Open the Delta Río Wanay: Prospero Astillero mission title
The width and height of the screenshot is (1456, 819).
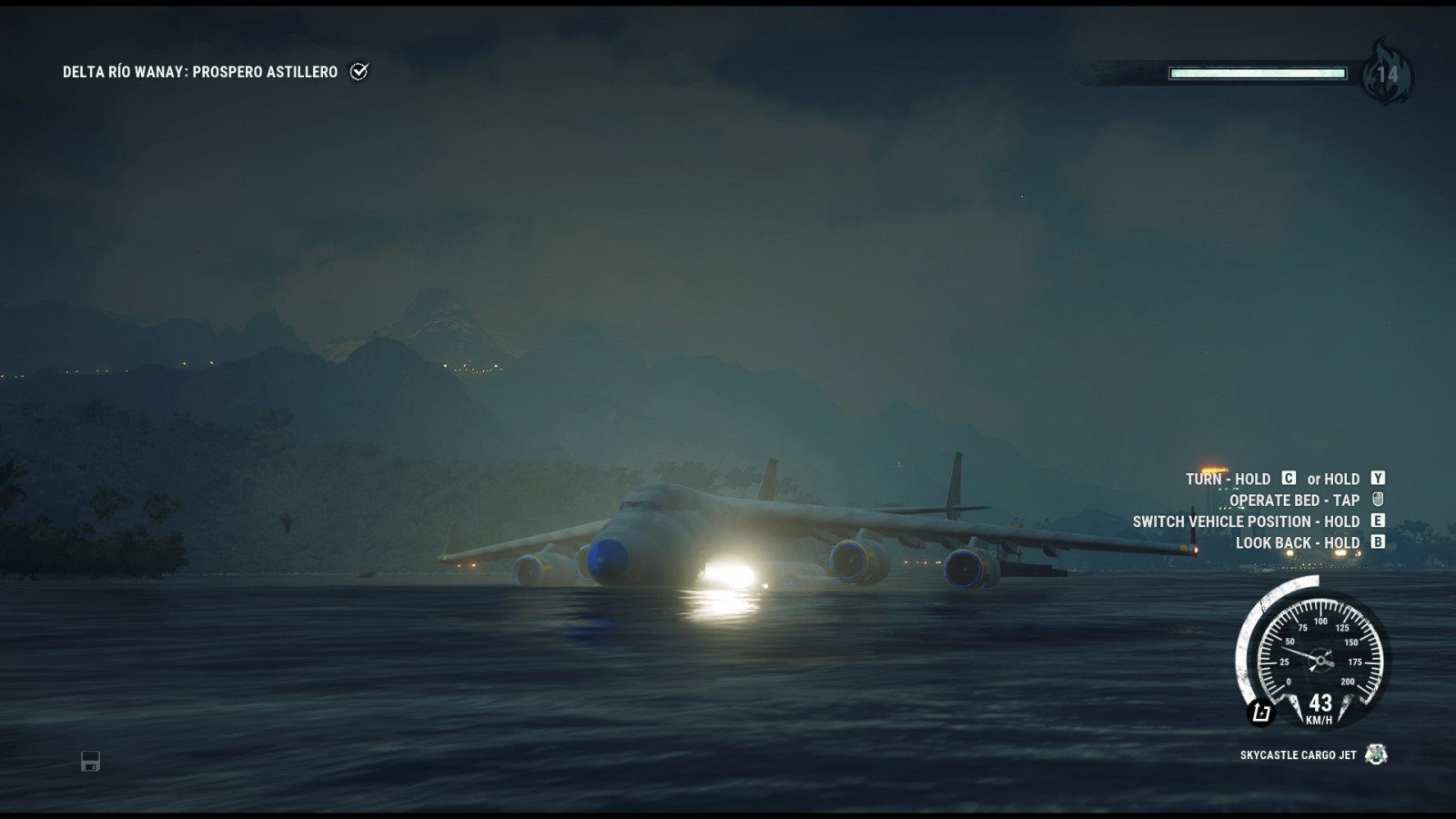(x=200, y=69)
